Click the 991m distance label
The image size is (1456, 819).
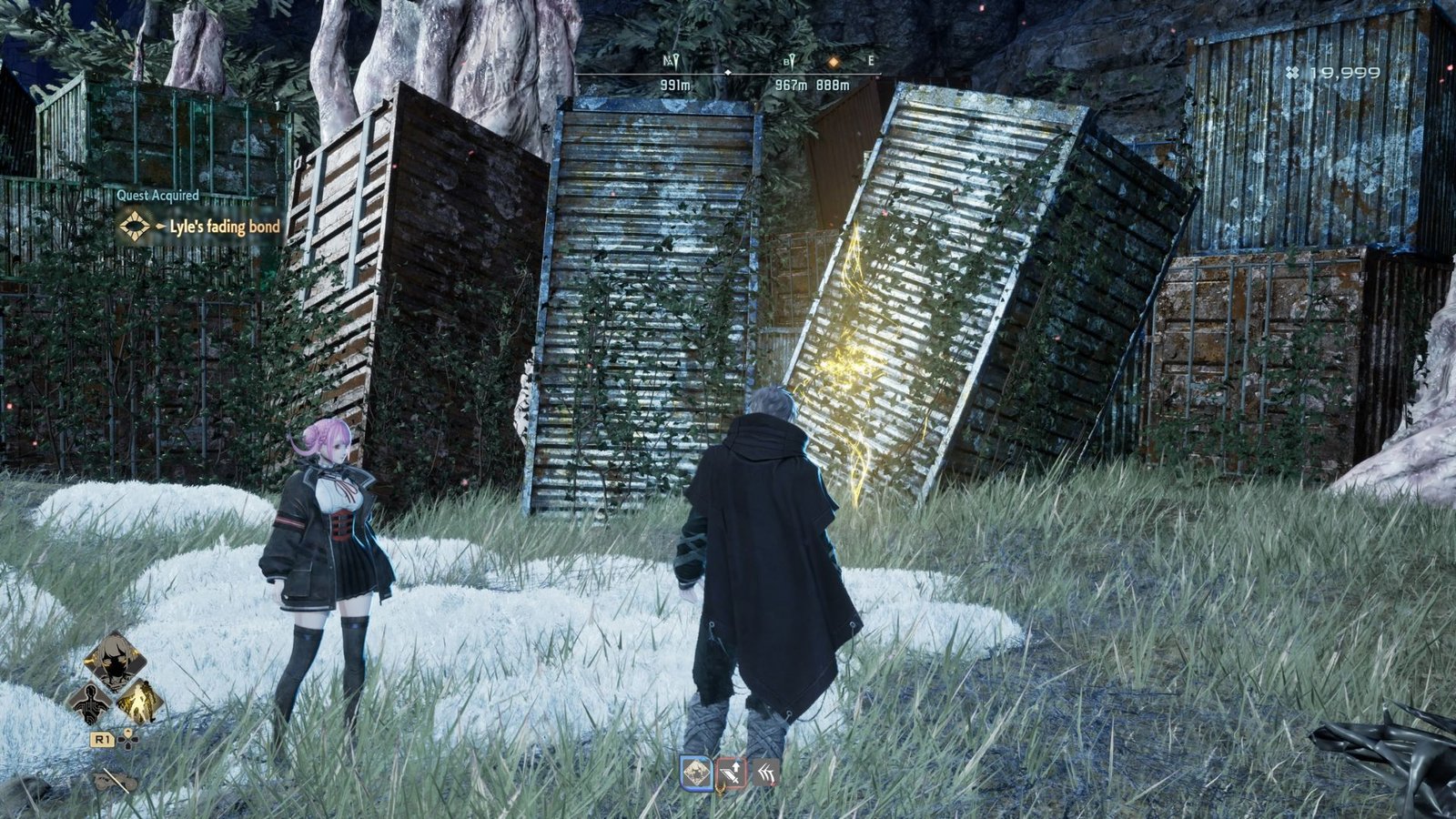pos(676,85)
